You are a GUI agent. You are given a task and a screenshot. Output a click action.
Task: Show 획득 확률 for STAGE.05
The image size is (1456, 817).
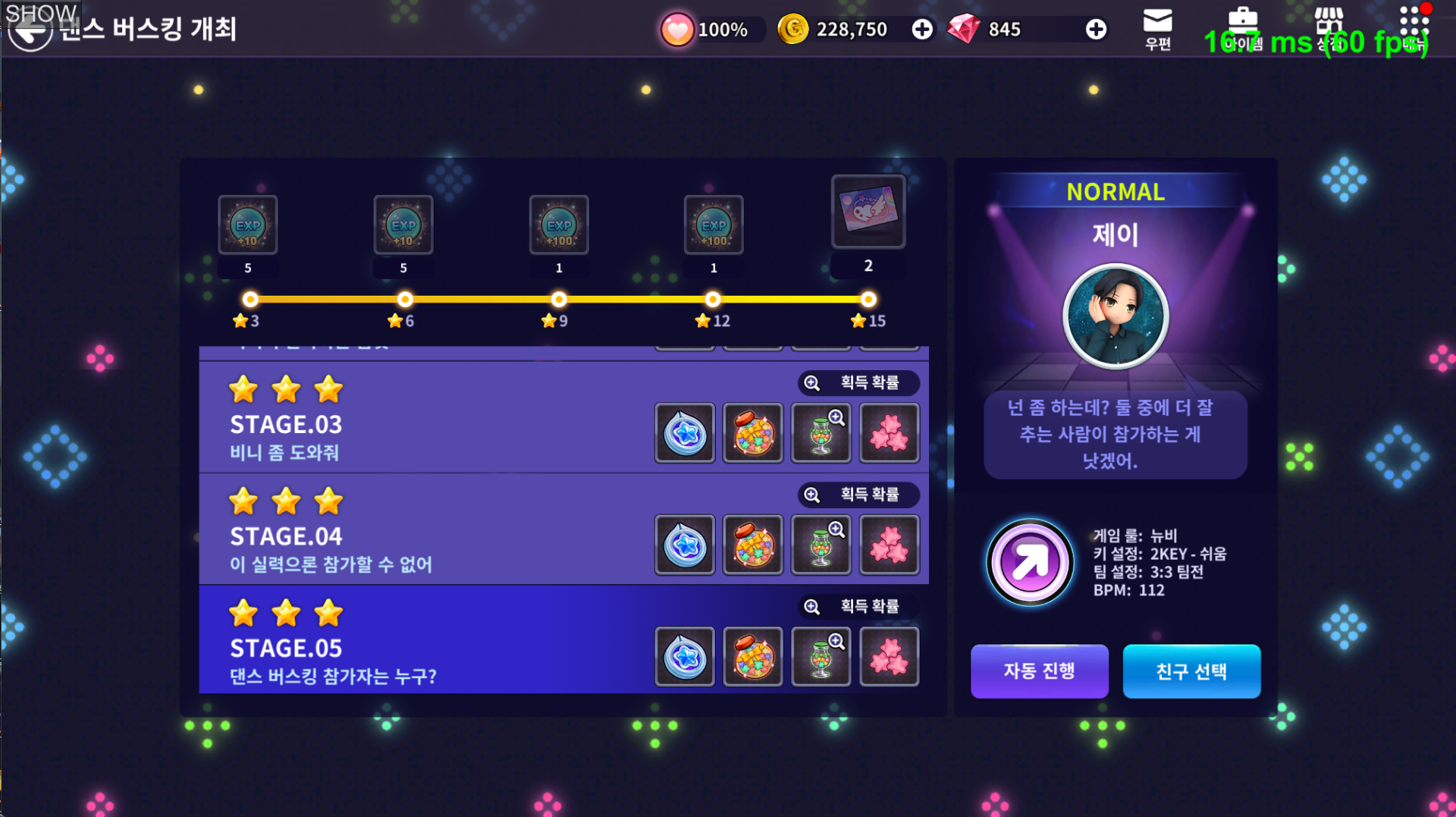858,607
